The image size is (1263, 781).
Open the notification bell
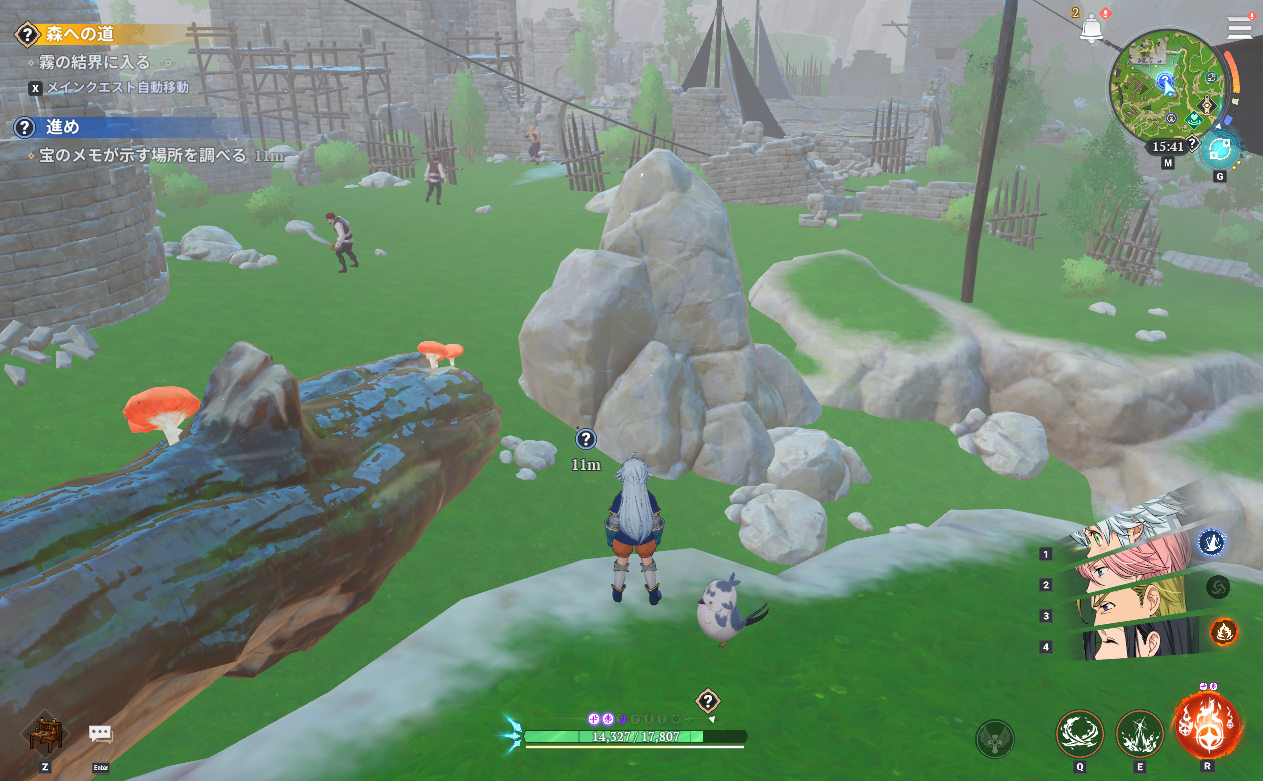click(1090, 29)
